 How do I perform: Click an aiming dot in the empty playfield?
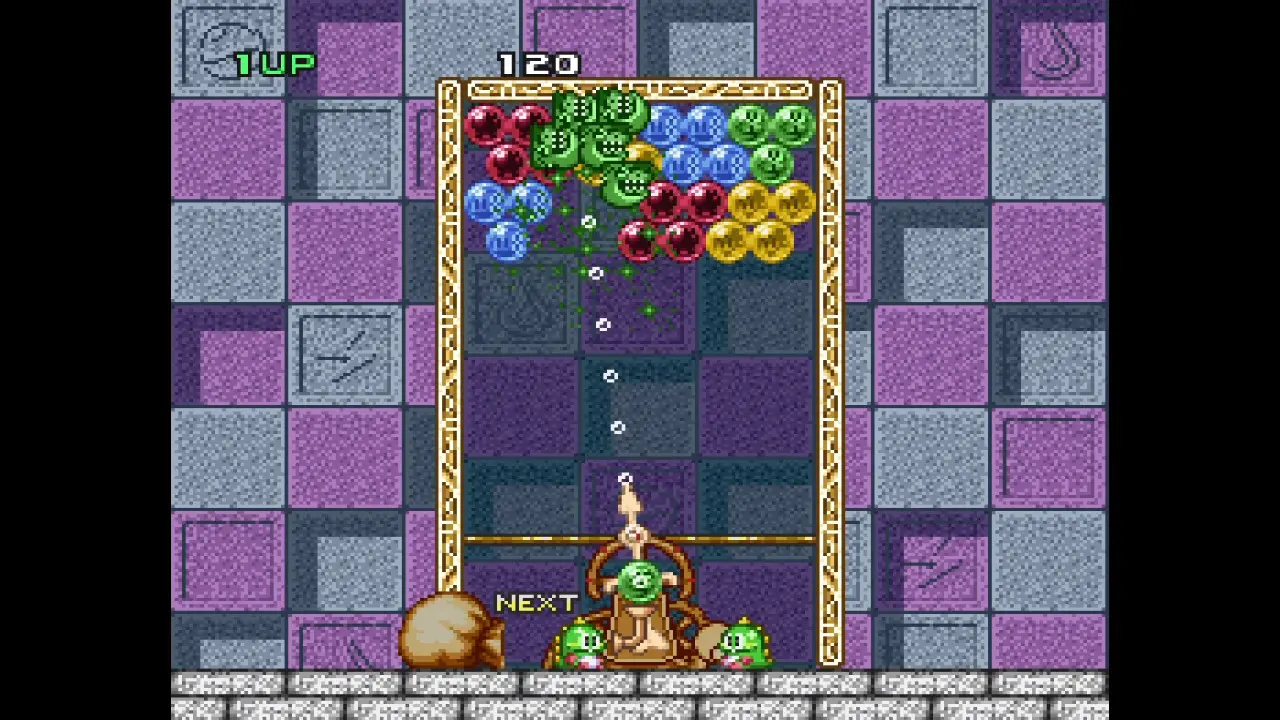tap(613, 375)
